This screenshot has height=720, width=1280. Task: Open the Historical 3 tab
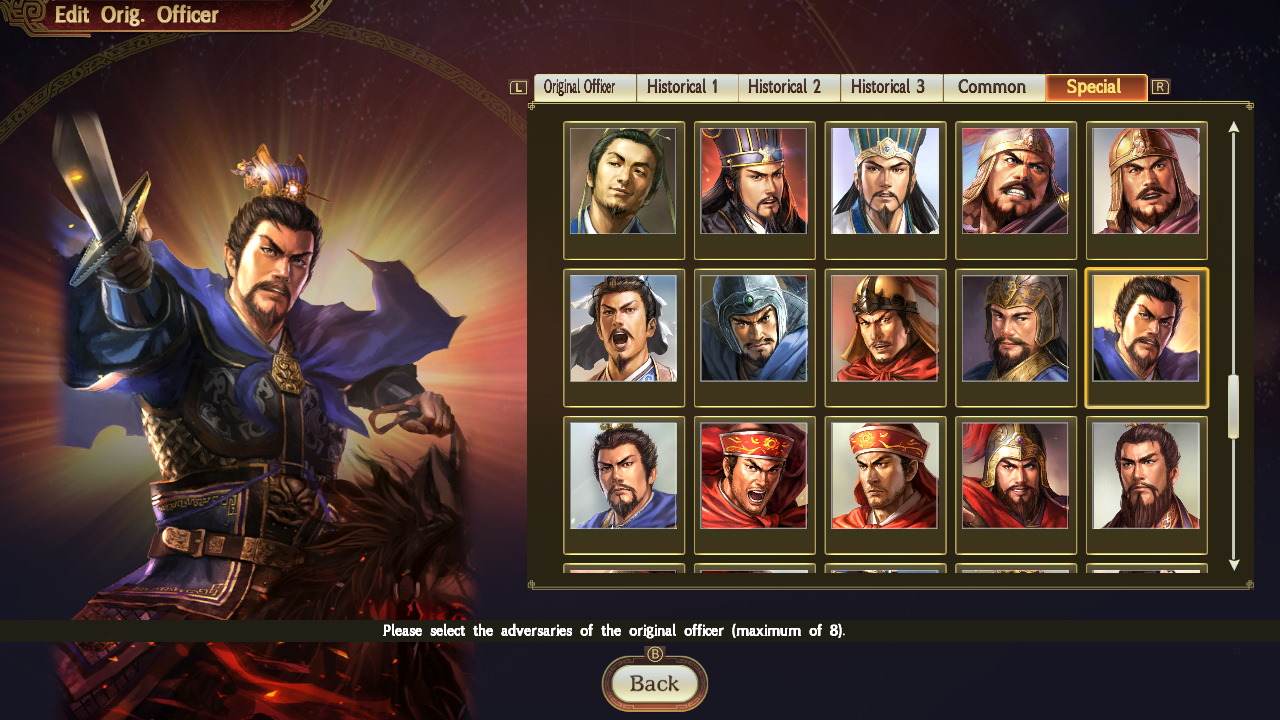(890, 87)
